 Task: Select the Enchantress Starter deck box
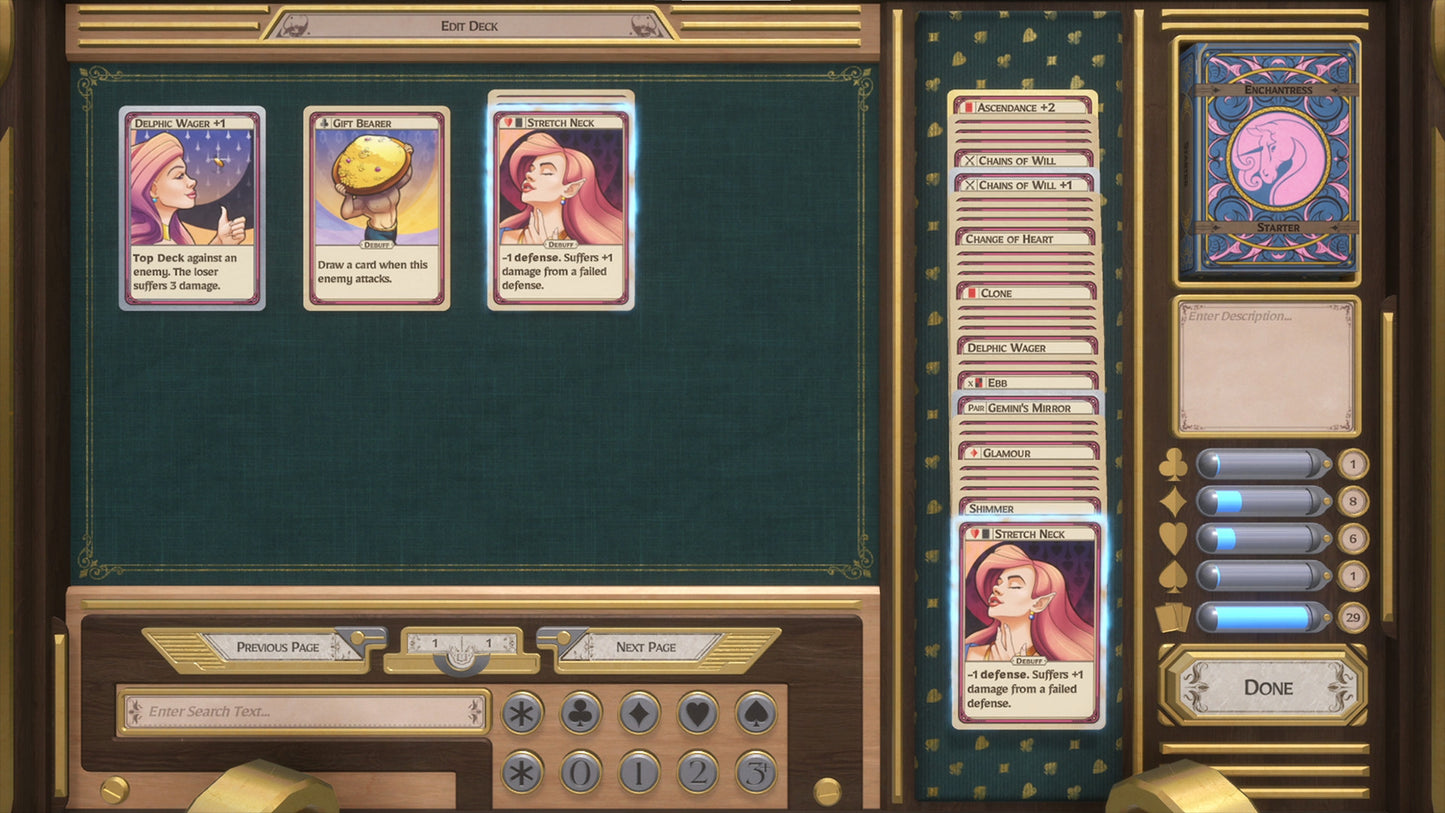1269,160
